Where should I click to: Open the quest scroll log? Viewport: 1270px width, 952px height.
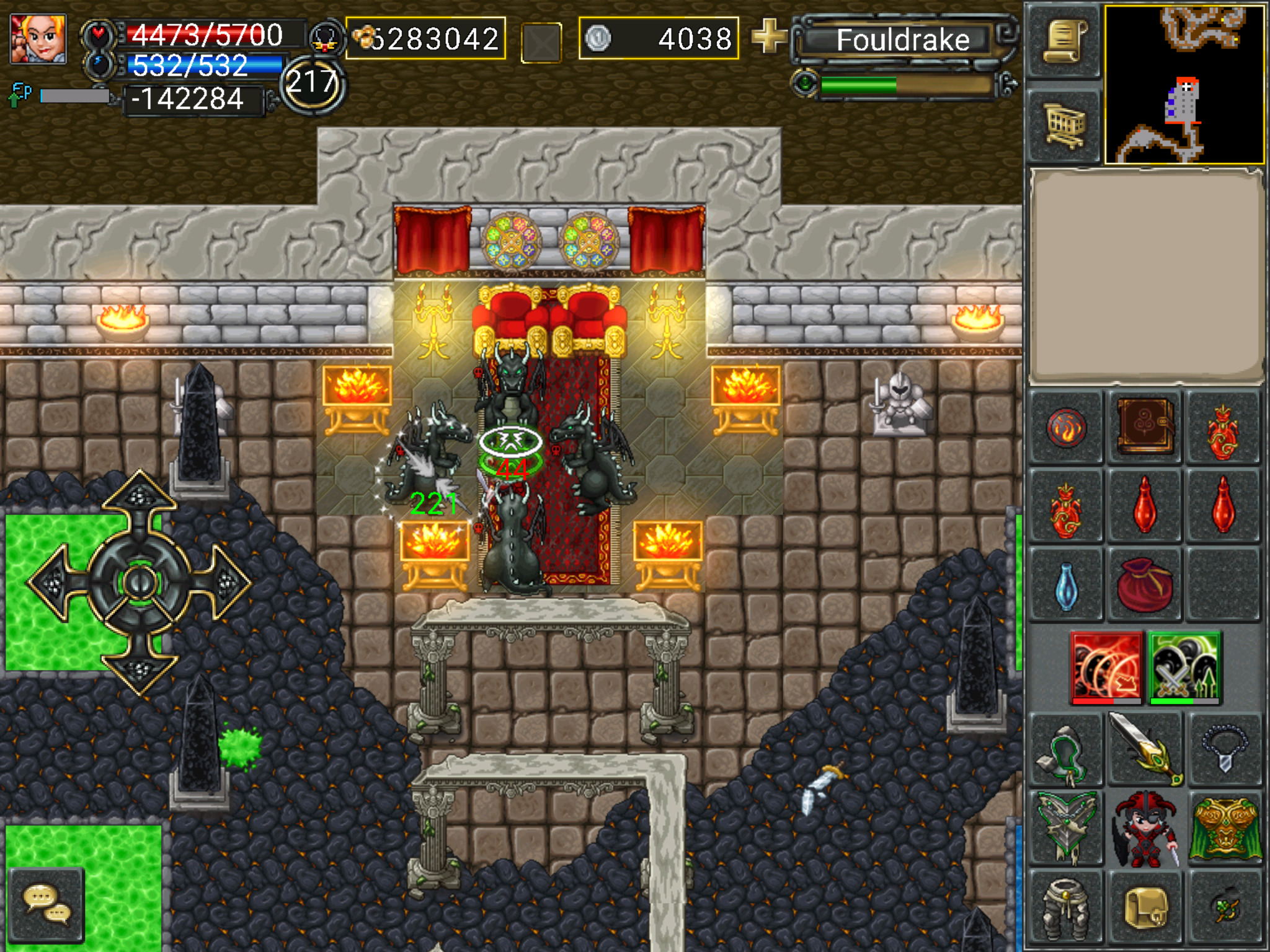tap(1065, 42)
